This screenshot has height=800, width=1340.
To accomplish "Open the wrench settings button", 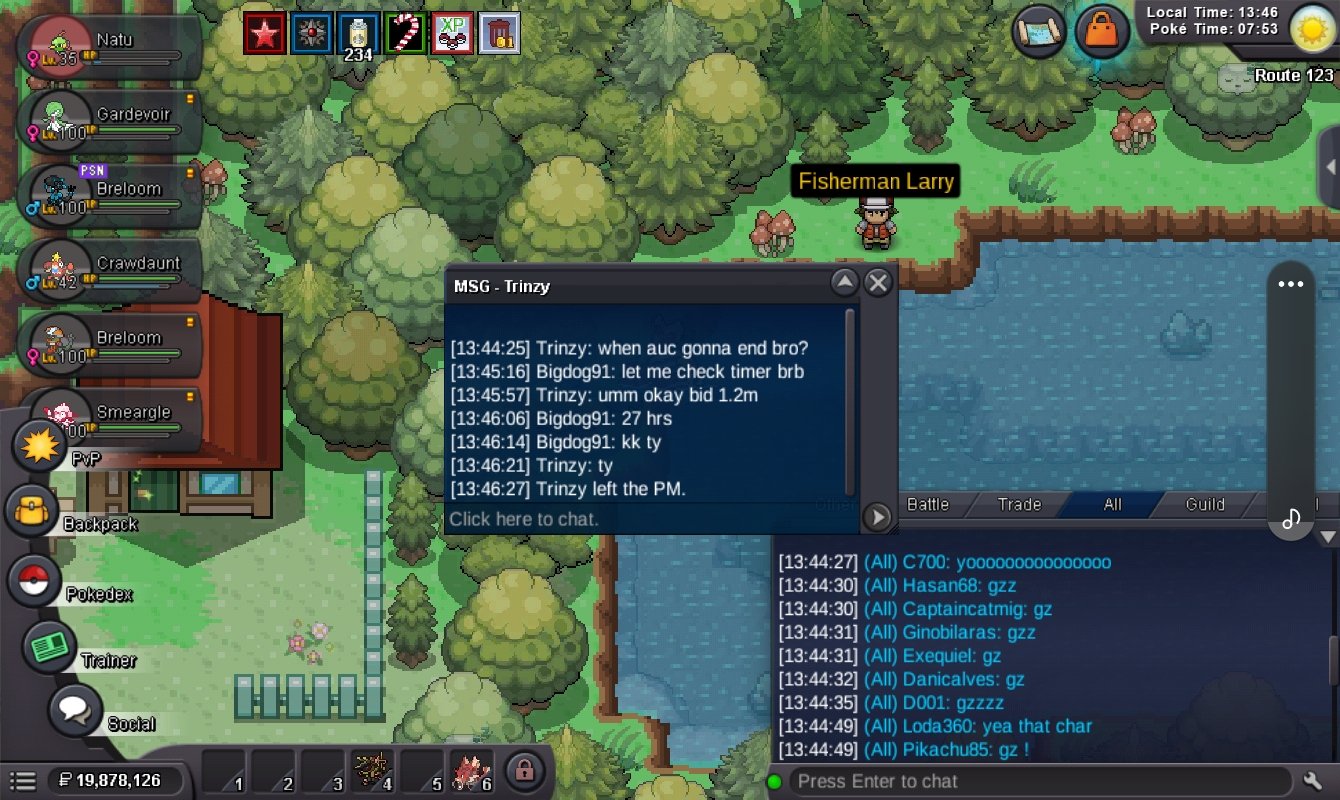I will click(1314, 781).
